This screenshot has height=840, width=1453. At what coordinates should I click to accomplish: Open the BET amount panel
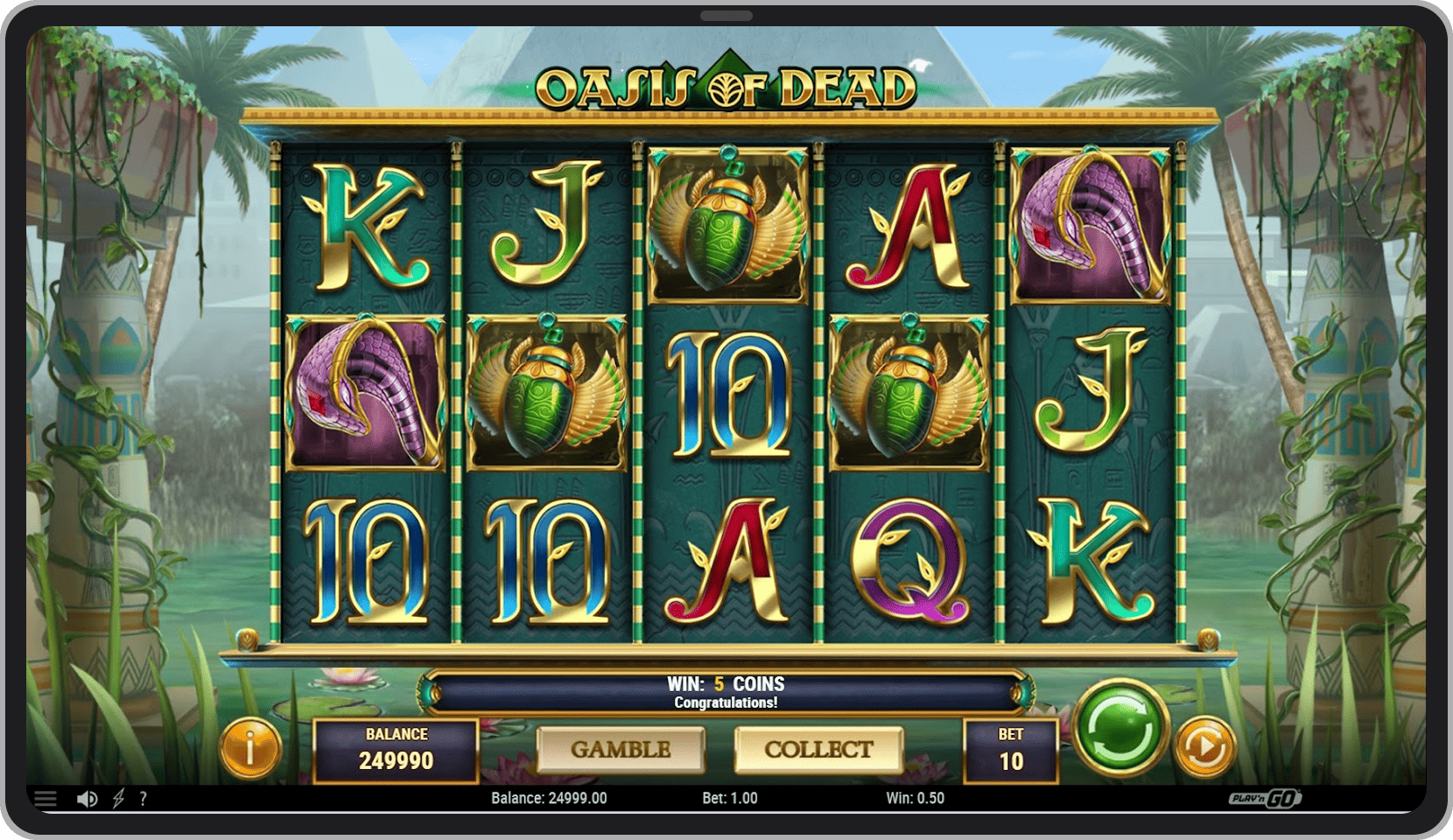[1011, 751]
